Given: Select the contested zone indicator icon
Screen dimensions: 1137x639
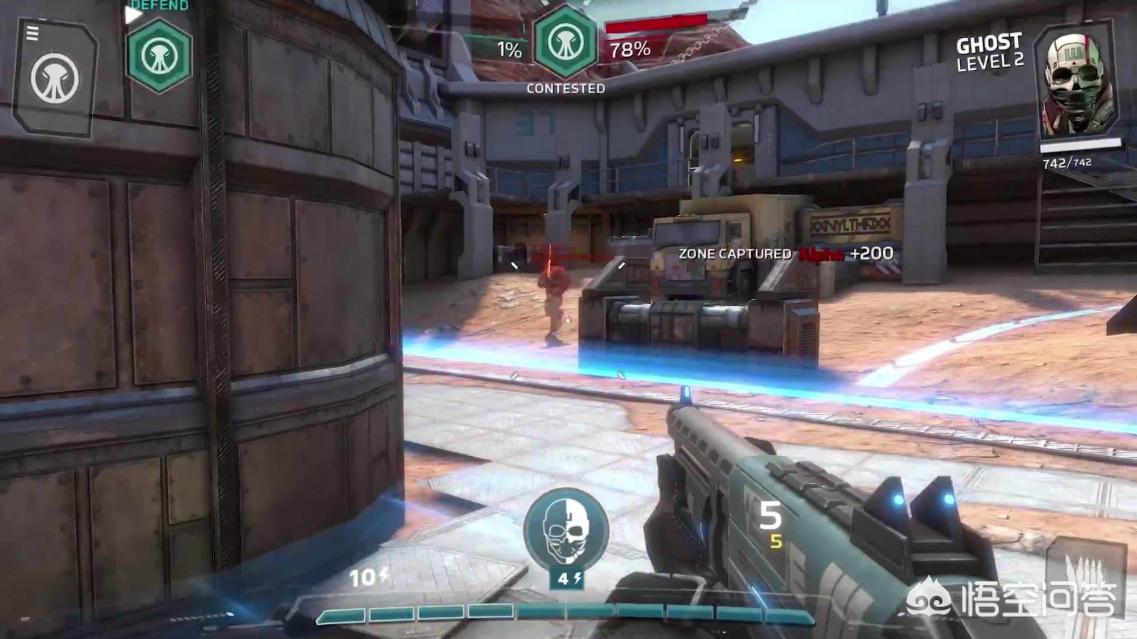Looking at the screenshot, I should click(565, 42).
